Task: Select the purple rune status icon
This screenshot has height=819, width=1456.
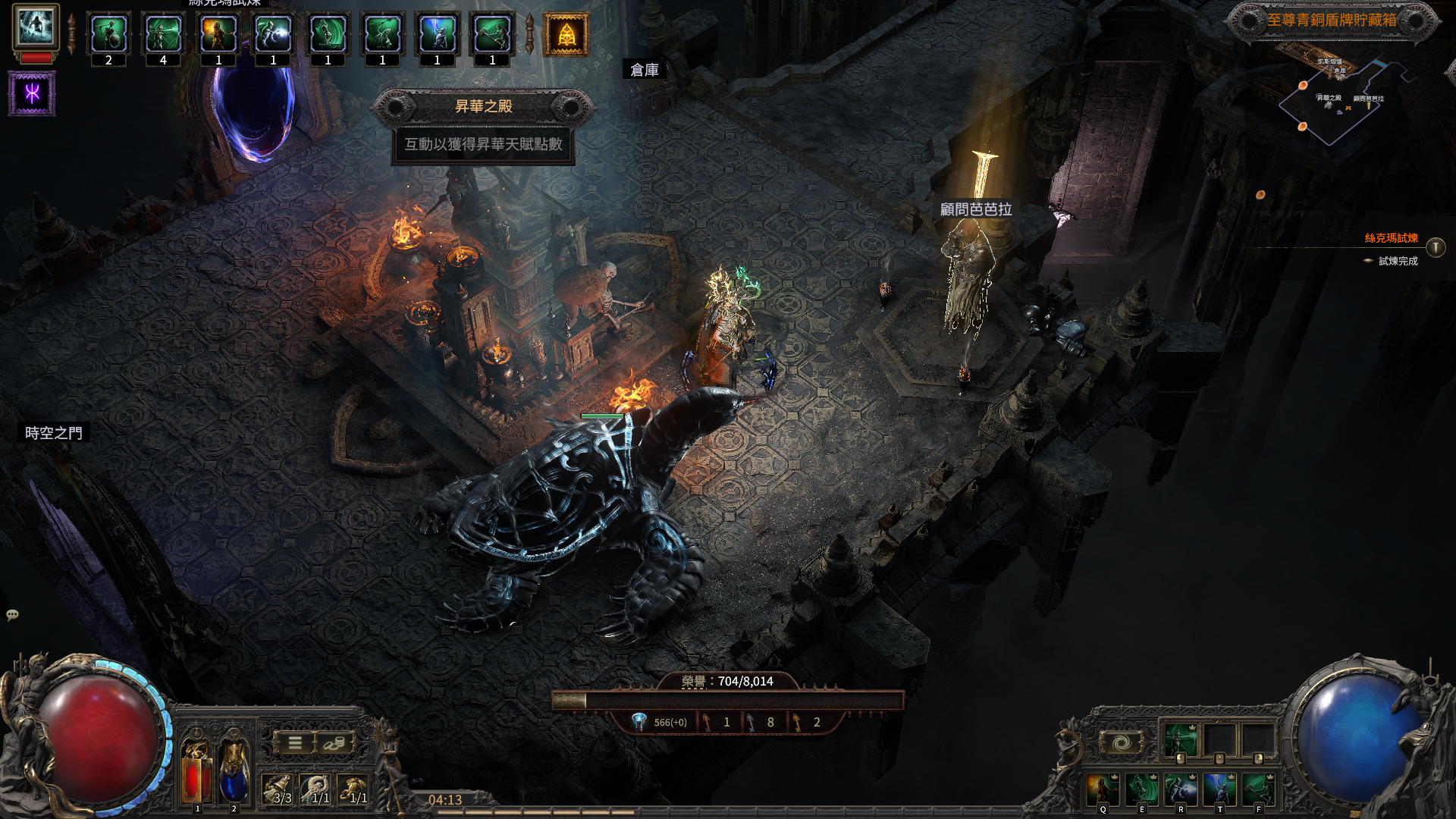Action: (x=32, y=93)
